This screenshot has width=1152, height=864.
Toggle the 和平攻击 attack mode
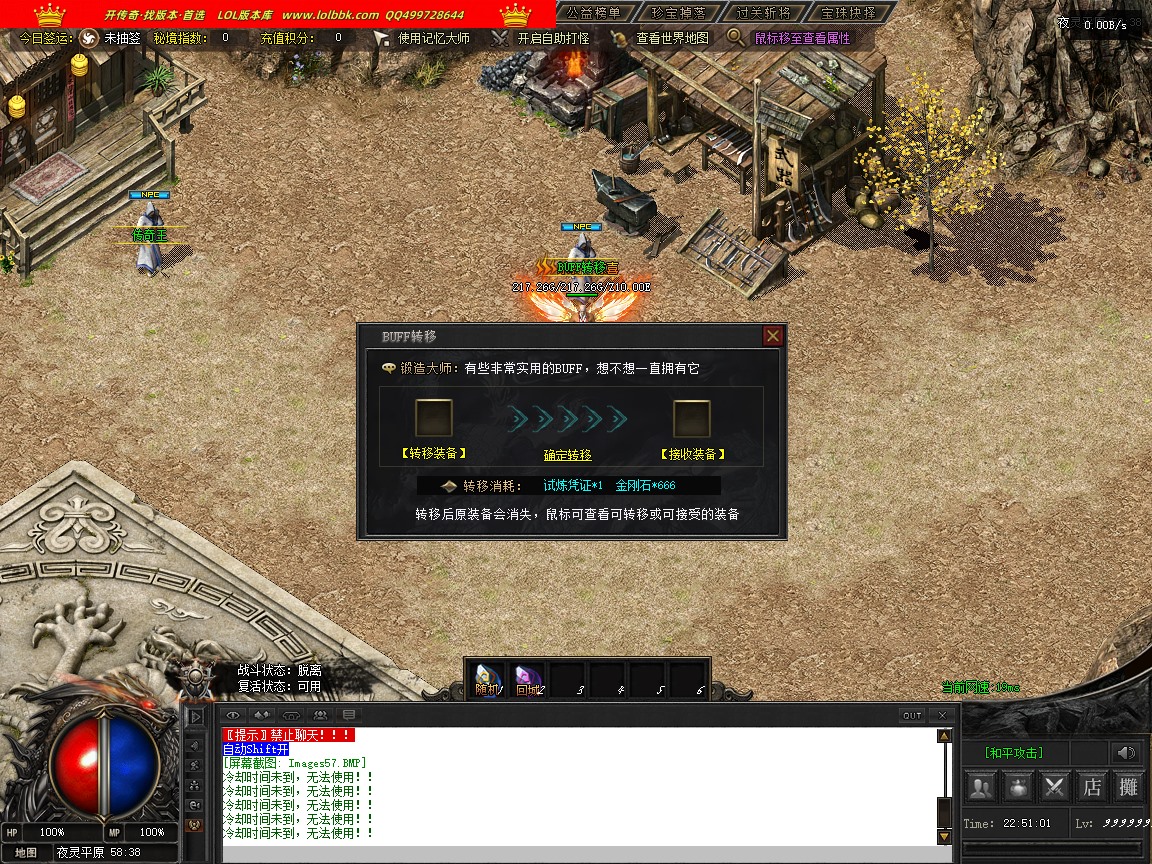coord(1013,753)
